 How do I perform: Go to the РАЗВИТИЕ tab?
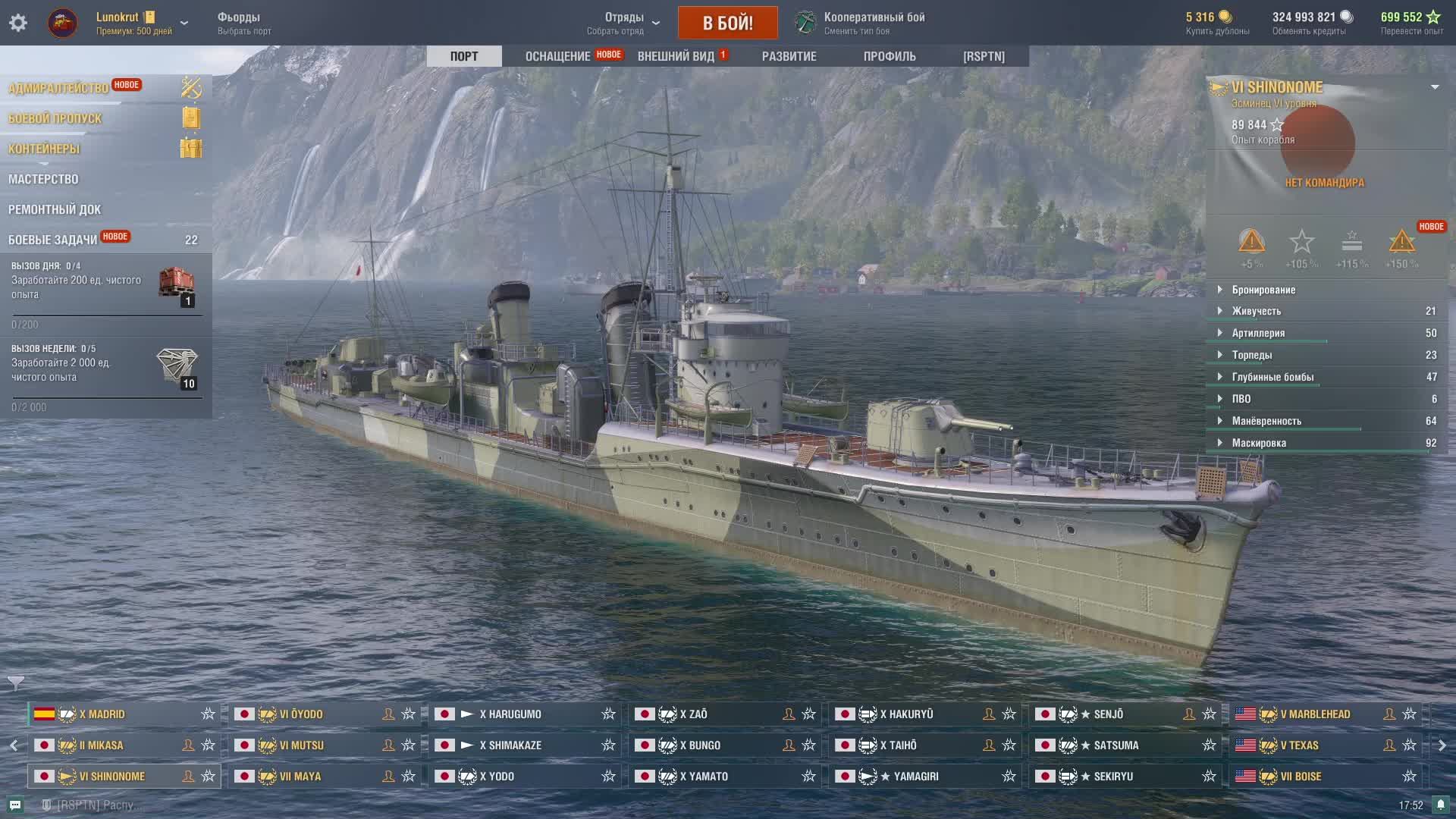point(789,56)
